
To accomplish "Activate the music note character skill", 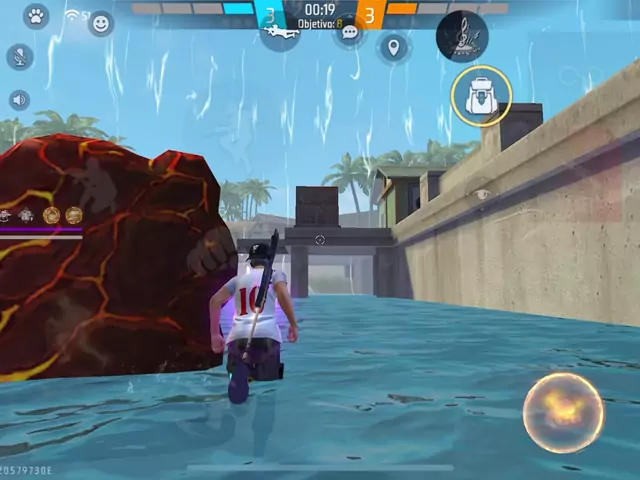I will (x=462, y=37).
